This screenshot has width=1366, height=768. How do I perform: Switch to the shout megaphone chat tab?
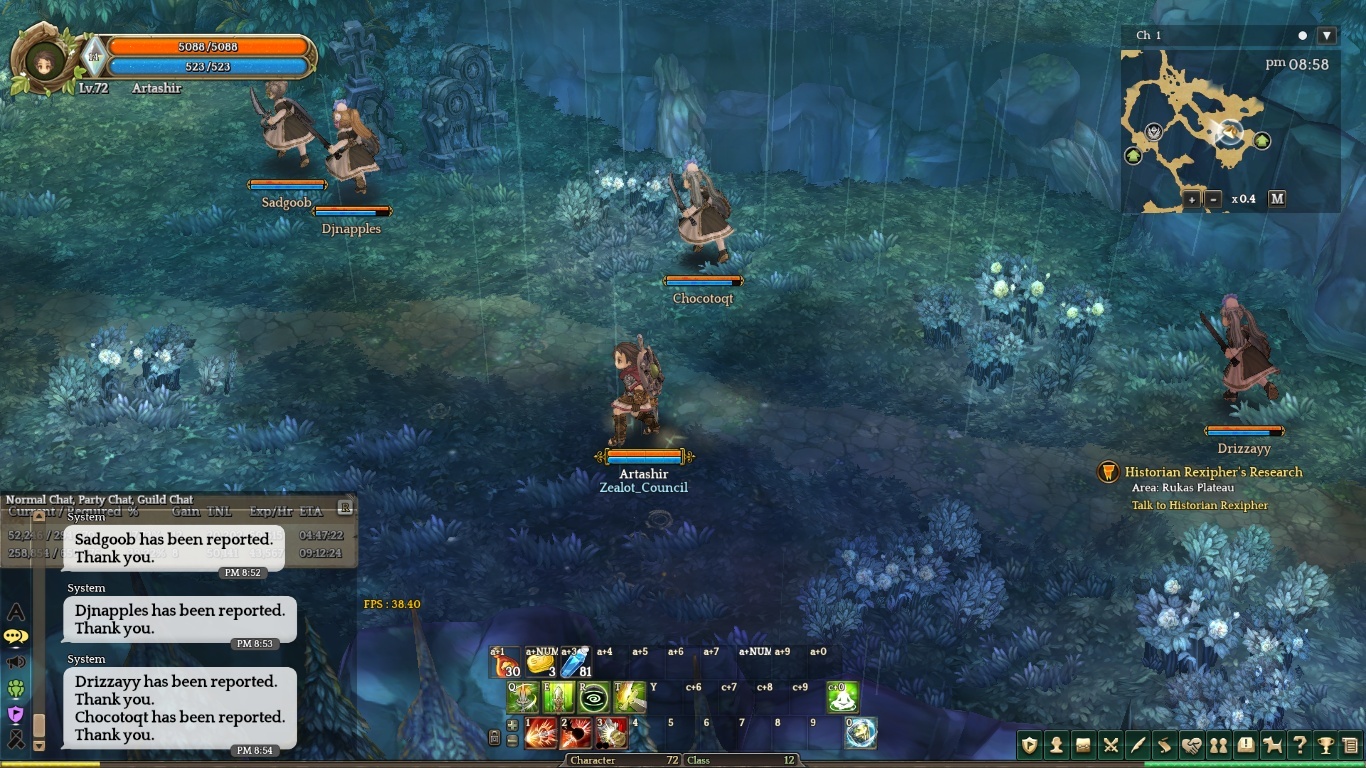coord(16,662)
